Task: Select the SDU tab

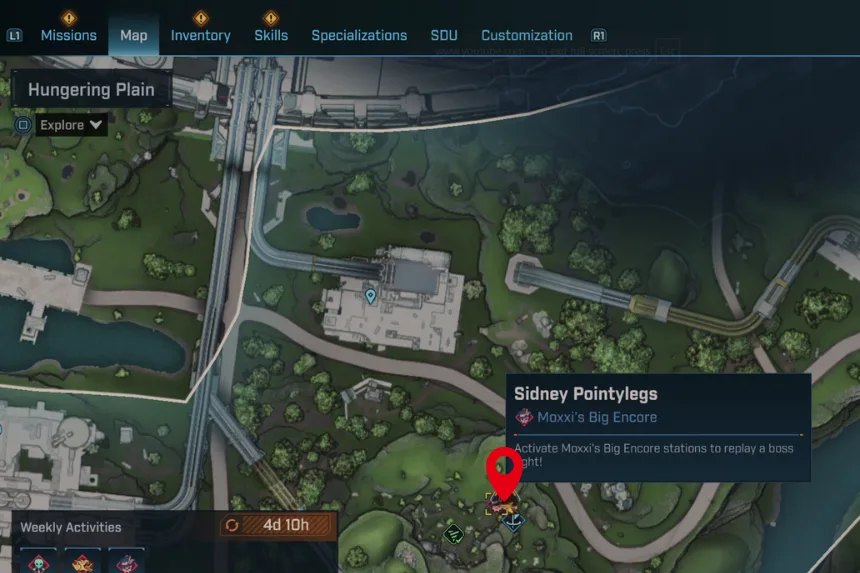Action: pos(444,35)
